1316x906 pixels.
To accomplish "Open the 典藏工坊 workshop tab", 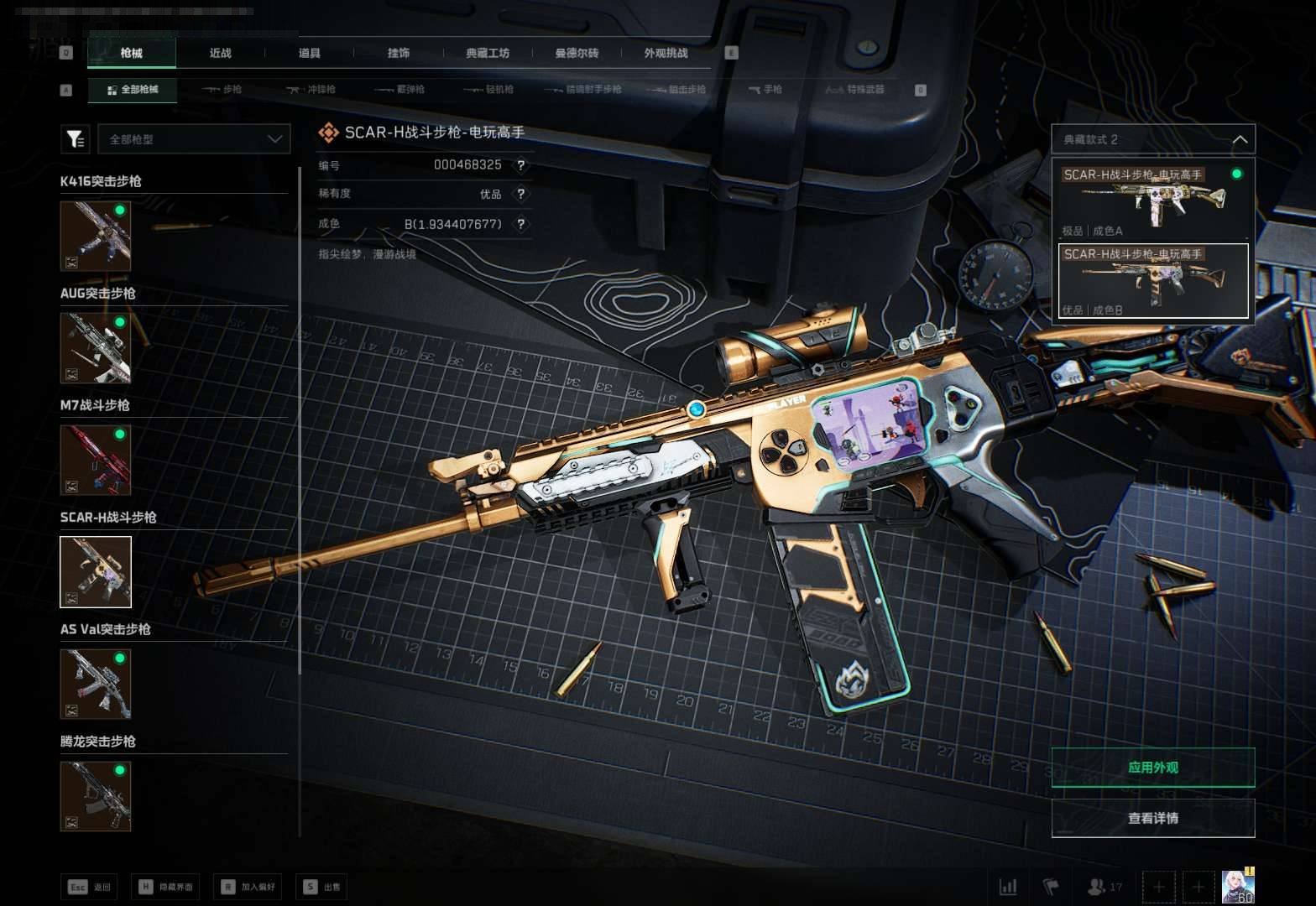I will [x=488, y=53].
